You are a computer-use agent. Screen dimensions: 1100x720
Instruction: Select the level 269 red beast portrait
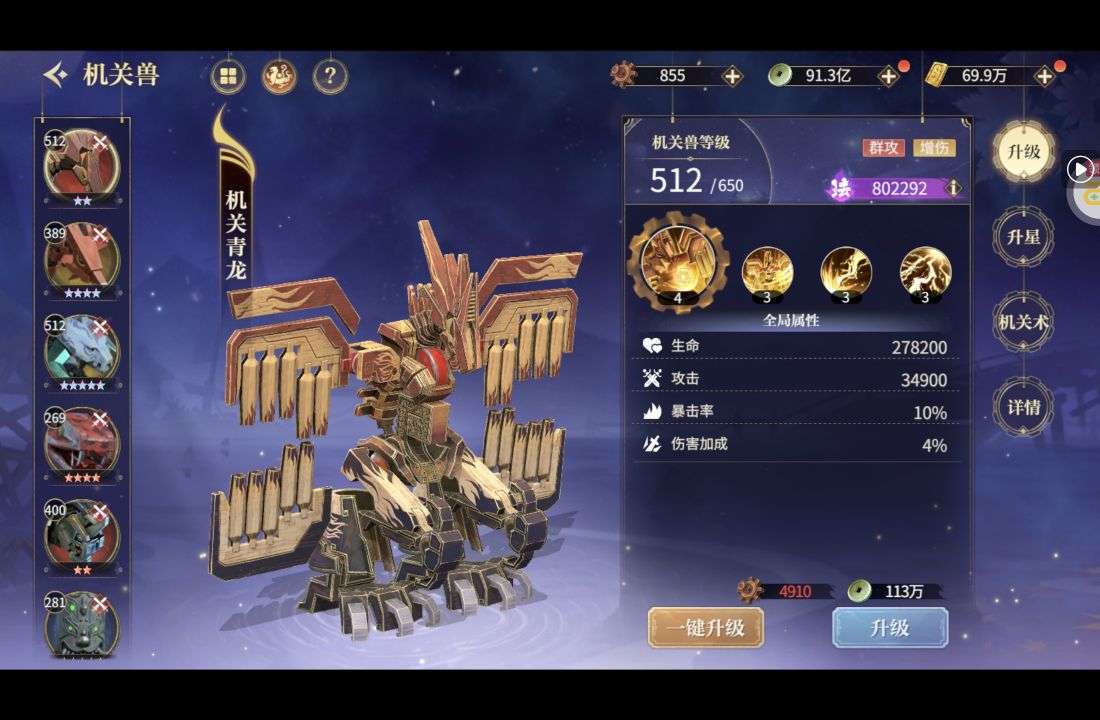click(82, 442)
